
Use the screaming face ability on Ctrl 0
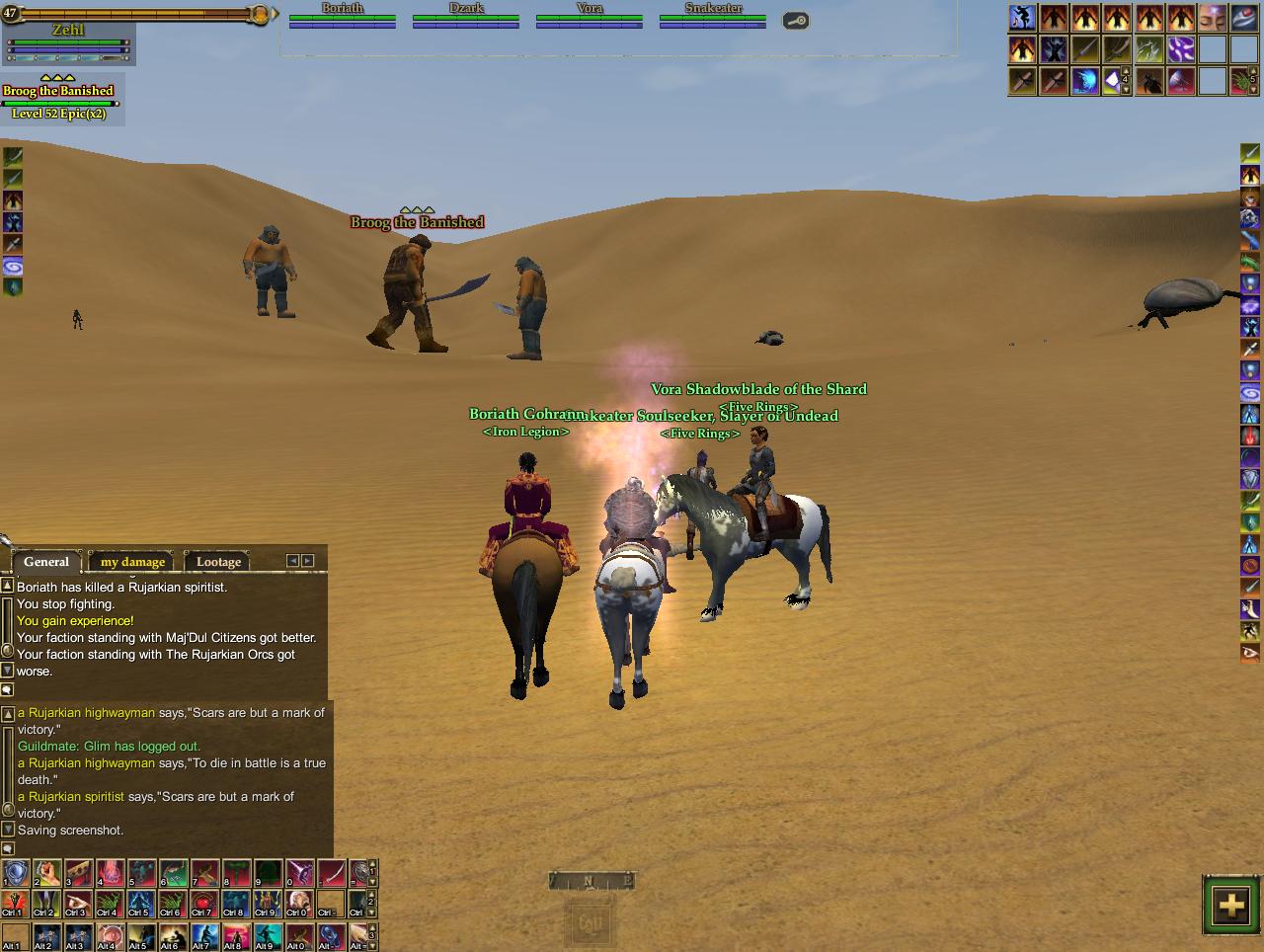299,904
